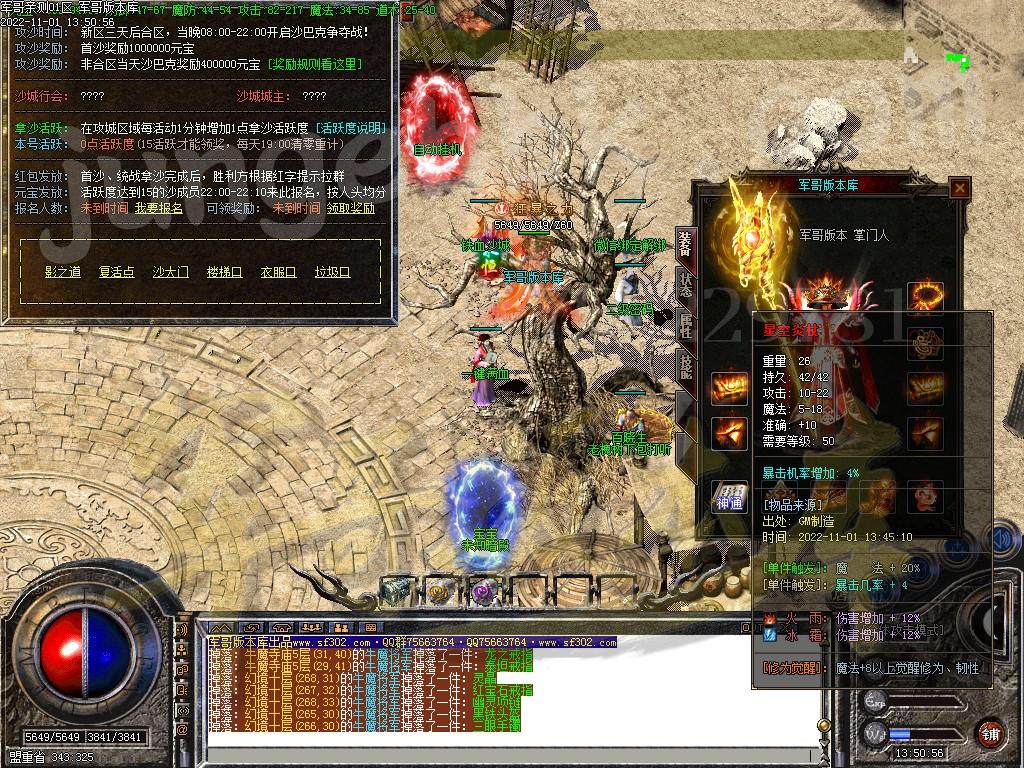The height and width of the screenshot is (768, 1024).
Task: Teleport to 复活点 respawn point
Action: [x=117, y=271]
